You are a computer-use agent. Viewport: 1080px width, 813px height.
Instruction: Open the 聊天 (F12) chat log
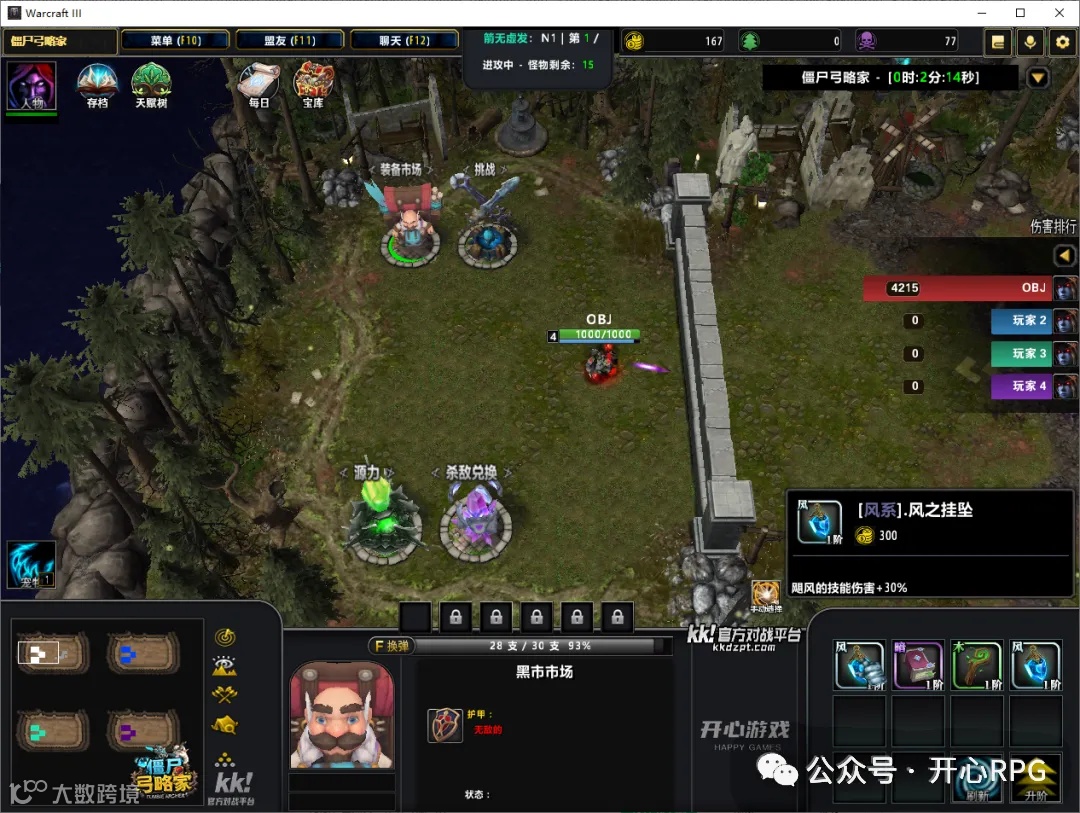tap(405, 41)
